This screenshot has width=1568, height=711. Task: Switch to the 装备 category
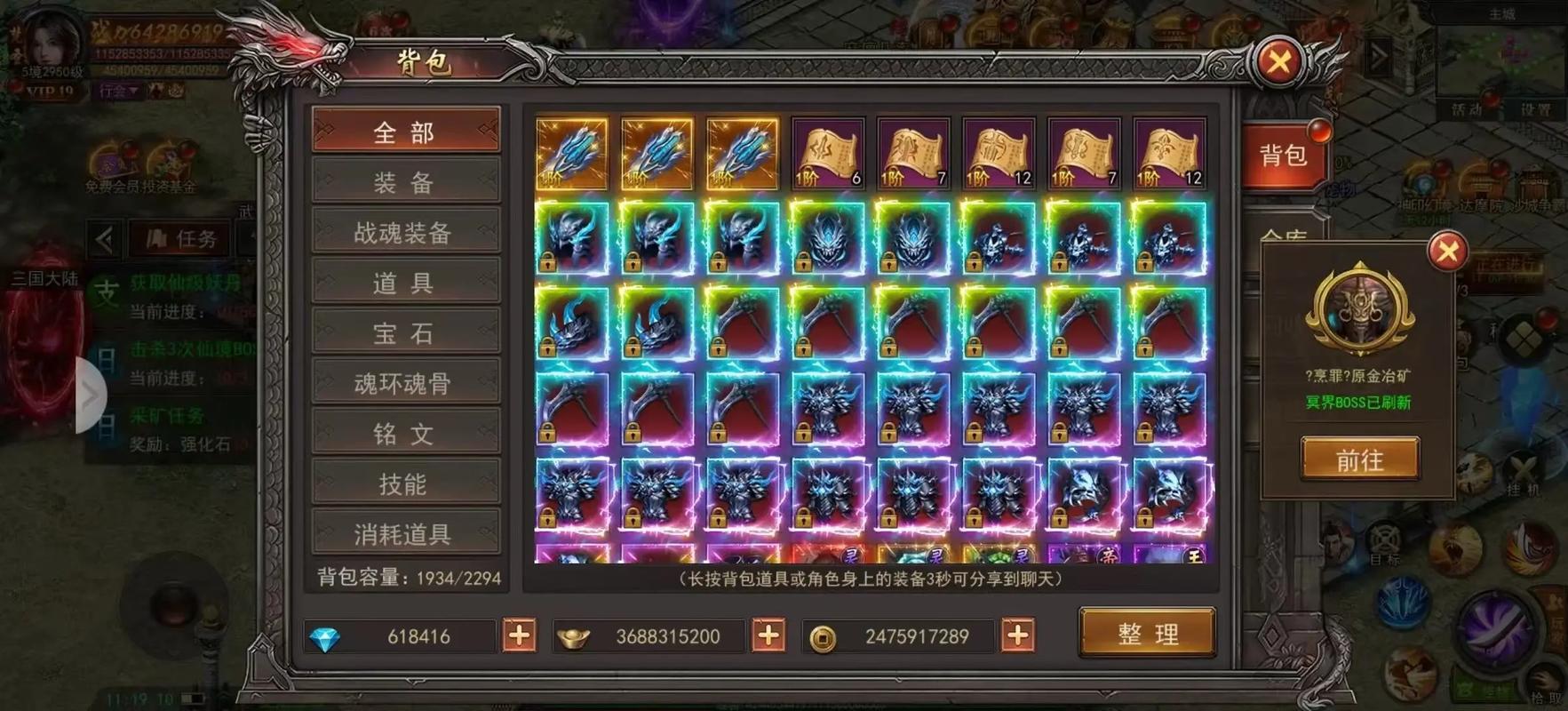tap(405, 182)
